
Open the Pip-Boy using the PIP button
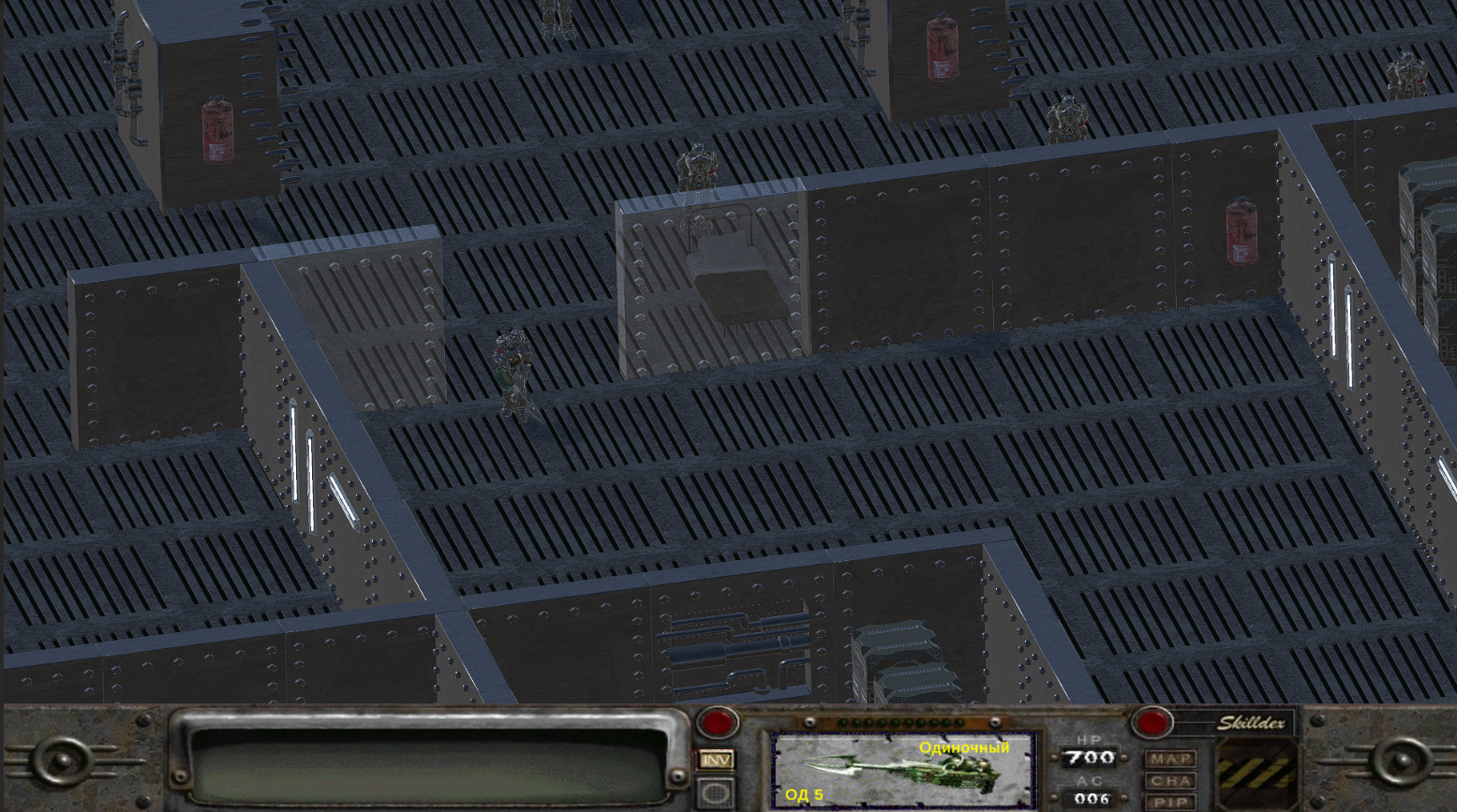tap(1170, 801)
